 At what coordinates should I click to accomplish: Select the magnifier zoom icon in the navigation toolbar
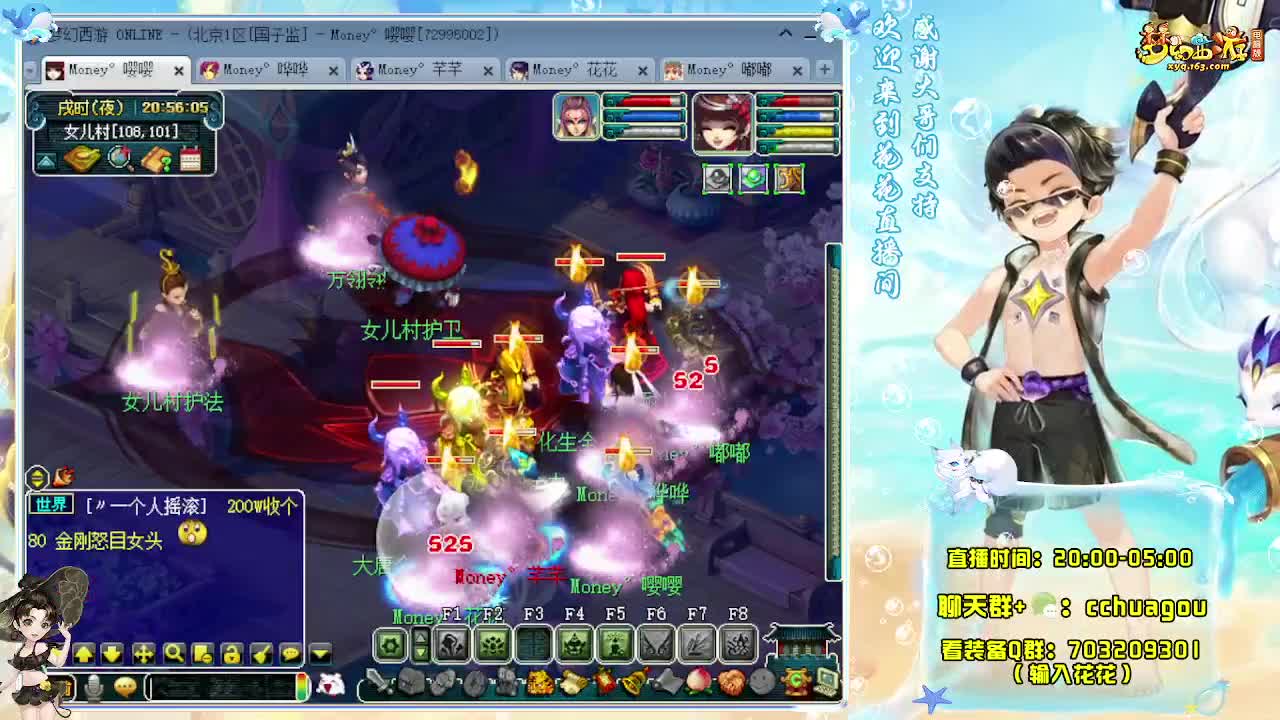point(174,654)
